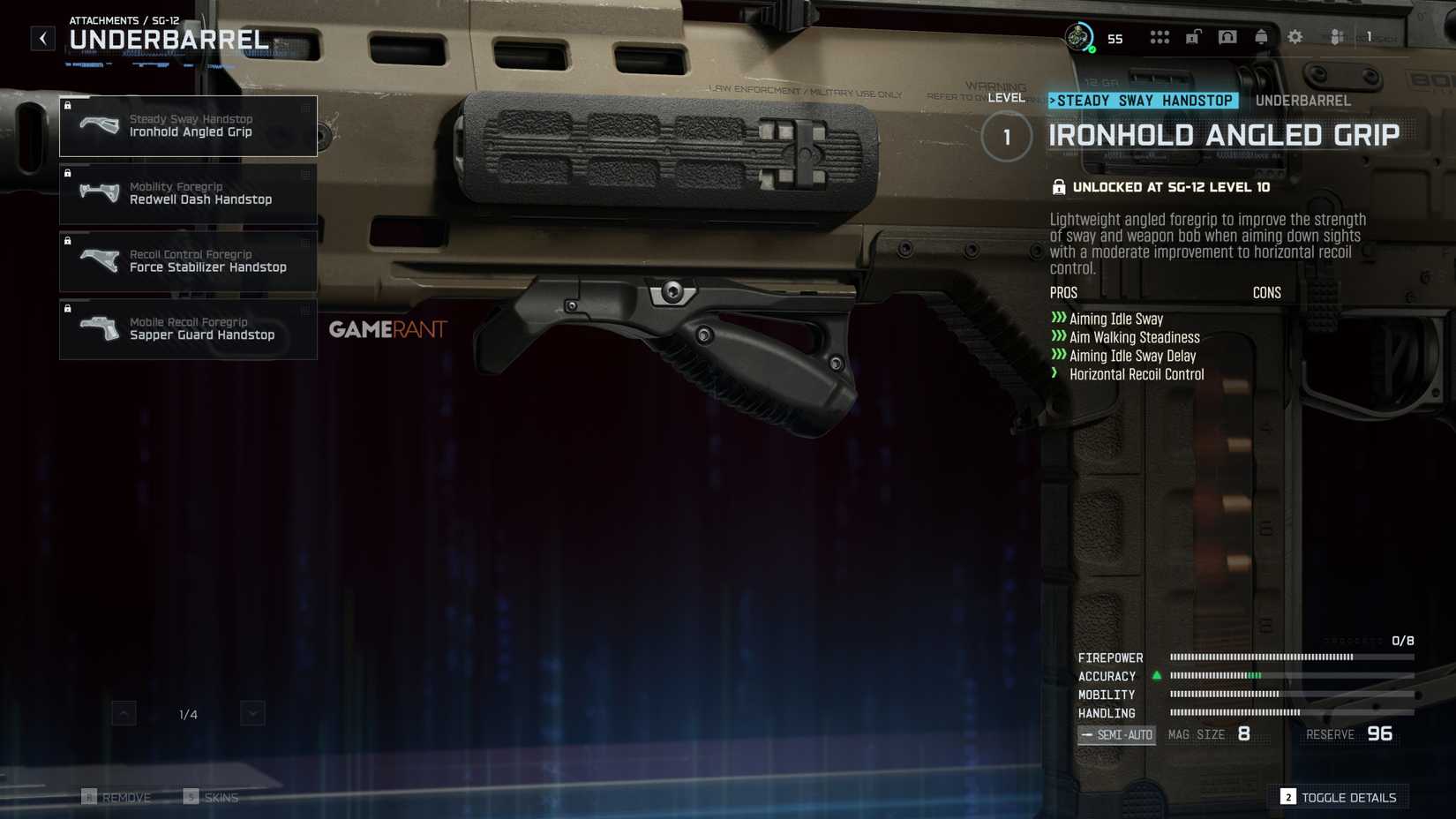Click the social party icon beside player count
The image size is (1456, 819).
tap(1334, 37)
